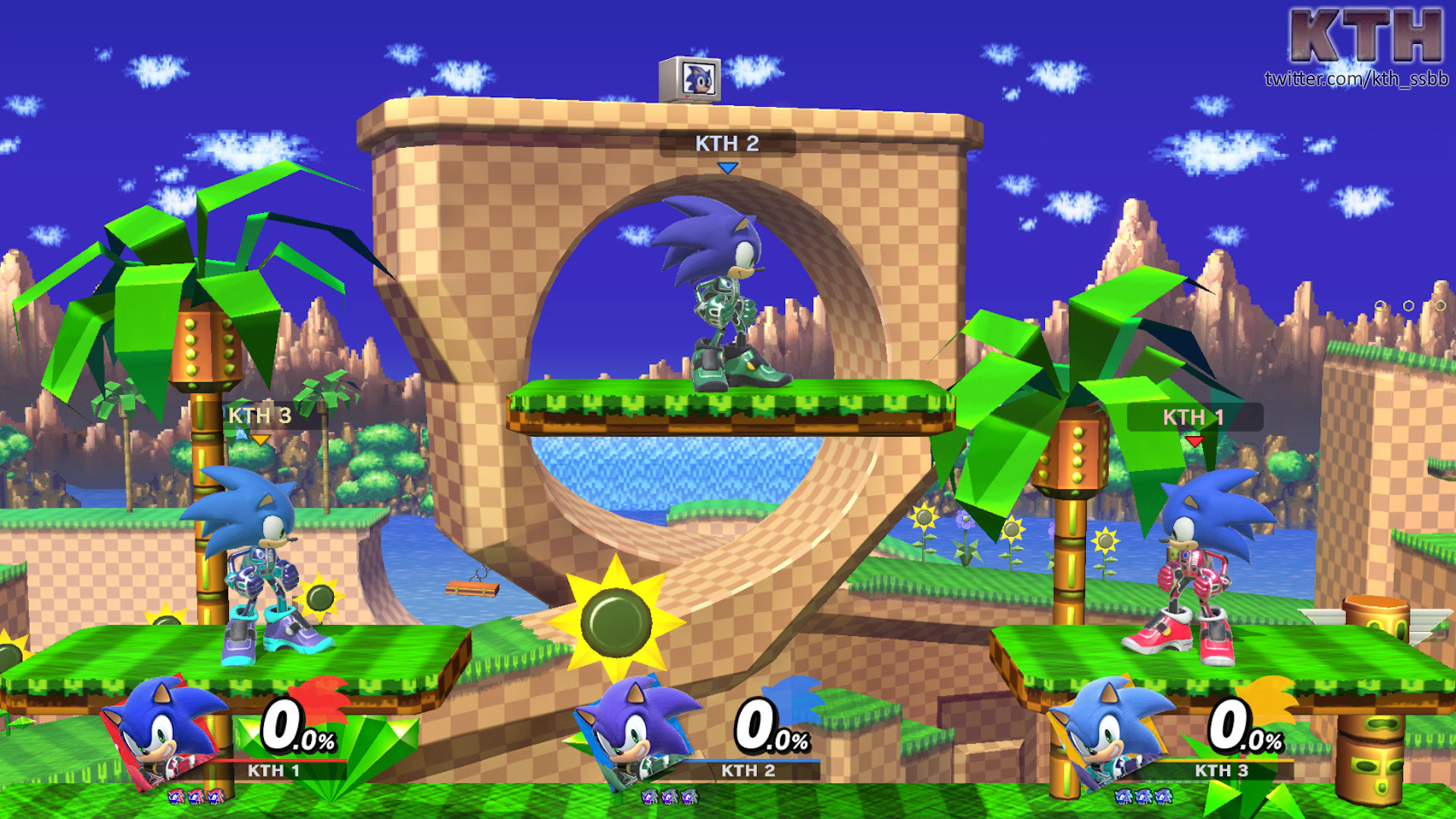Viewport: 1456px width, 819px height.
Task: Click the KTH 1 Sonic portrait icon
Action: (x=161, y=732)
